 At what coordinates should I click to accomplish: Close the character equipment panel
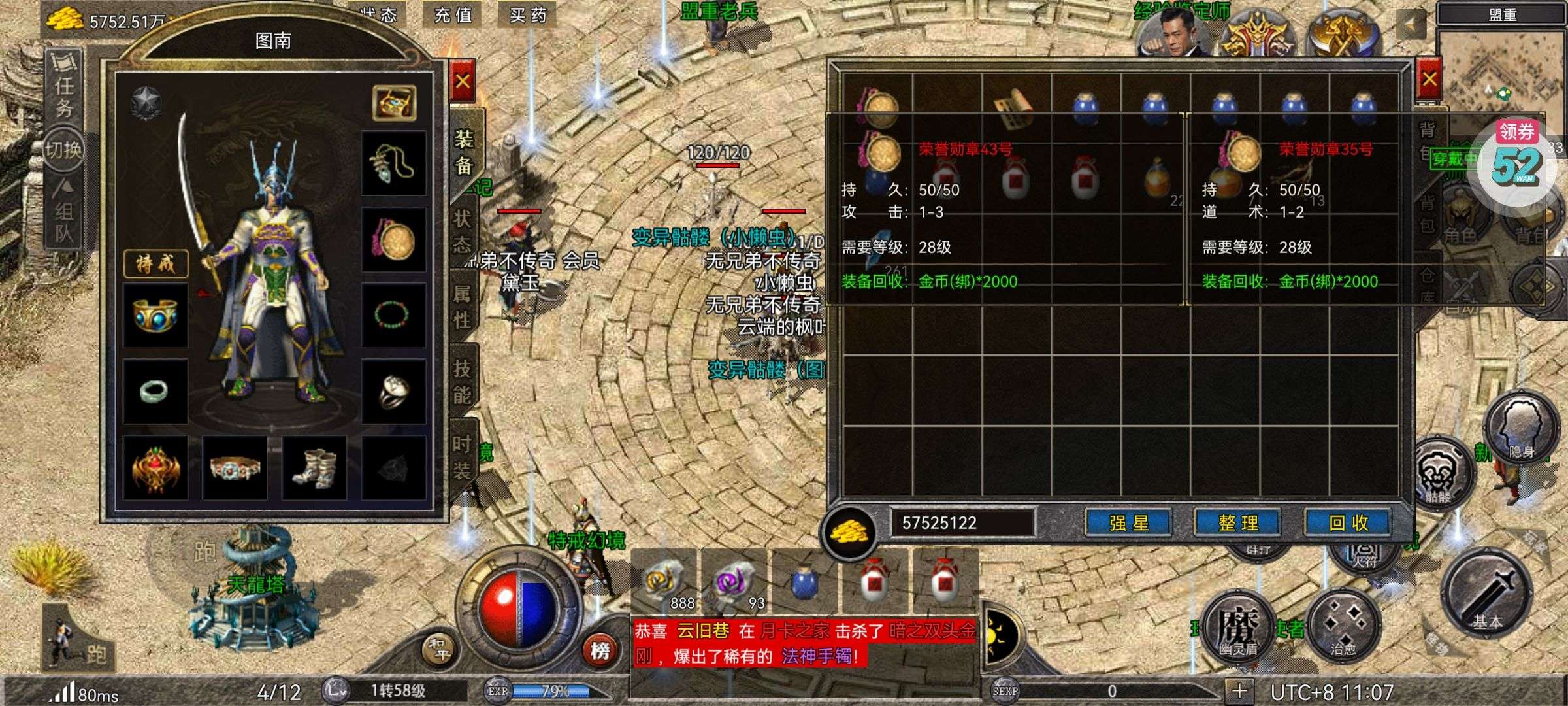point(463,82)
